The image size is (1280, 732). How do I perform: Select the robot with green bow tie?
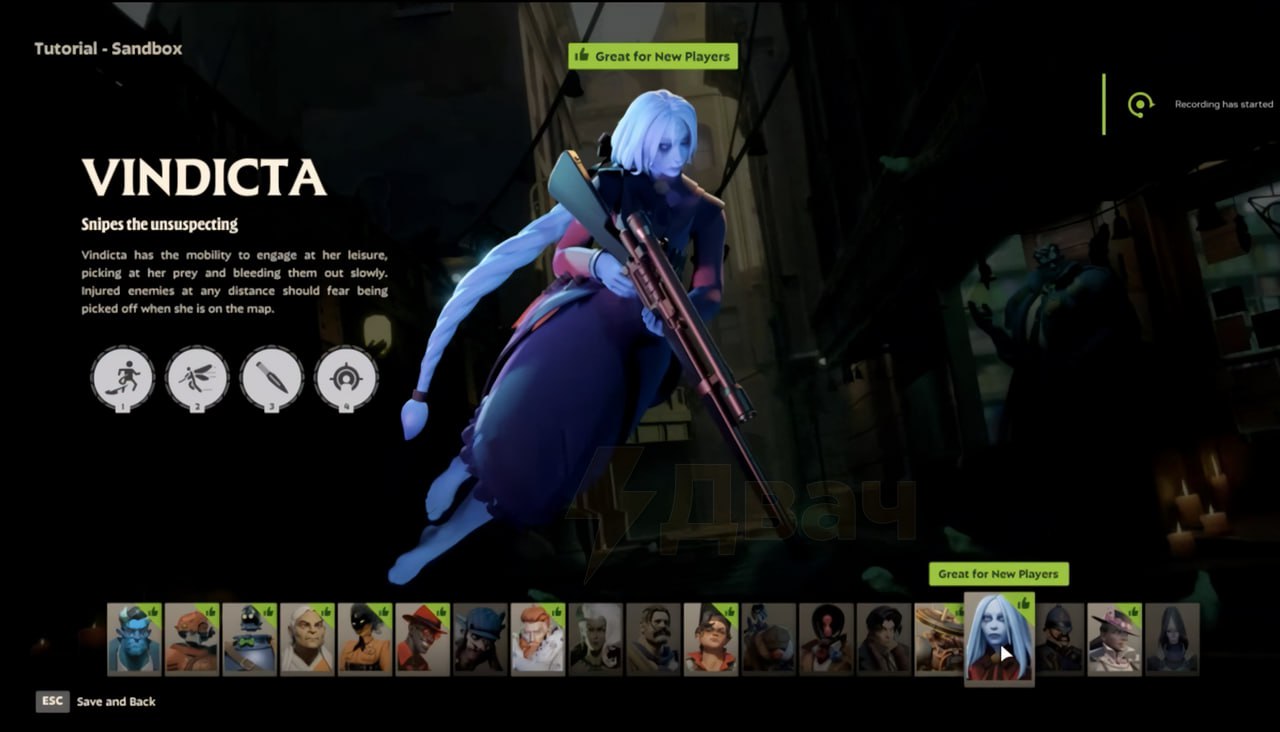(249, 639)
